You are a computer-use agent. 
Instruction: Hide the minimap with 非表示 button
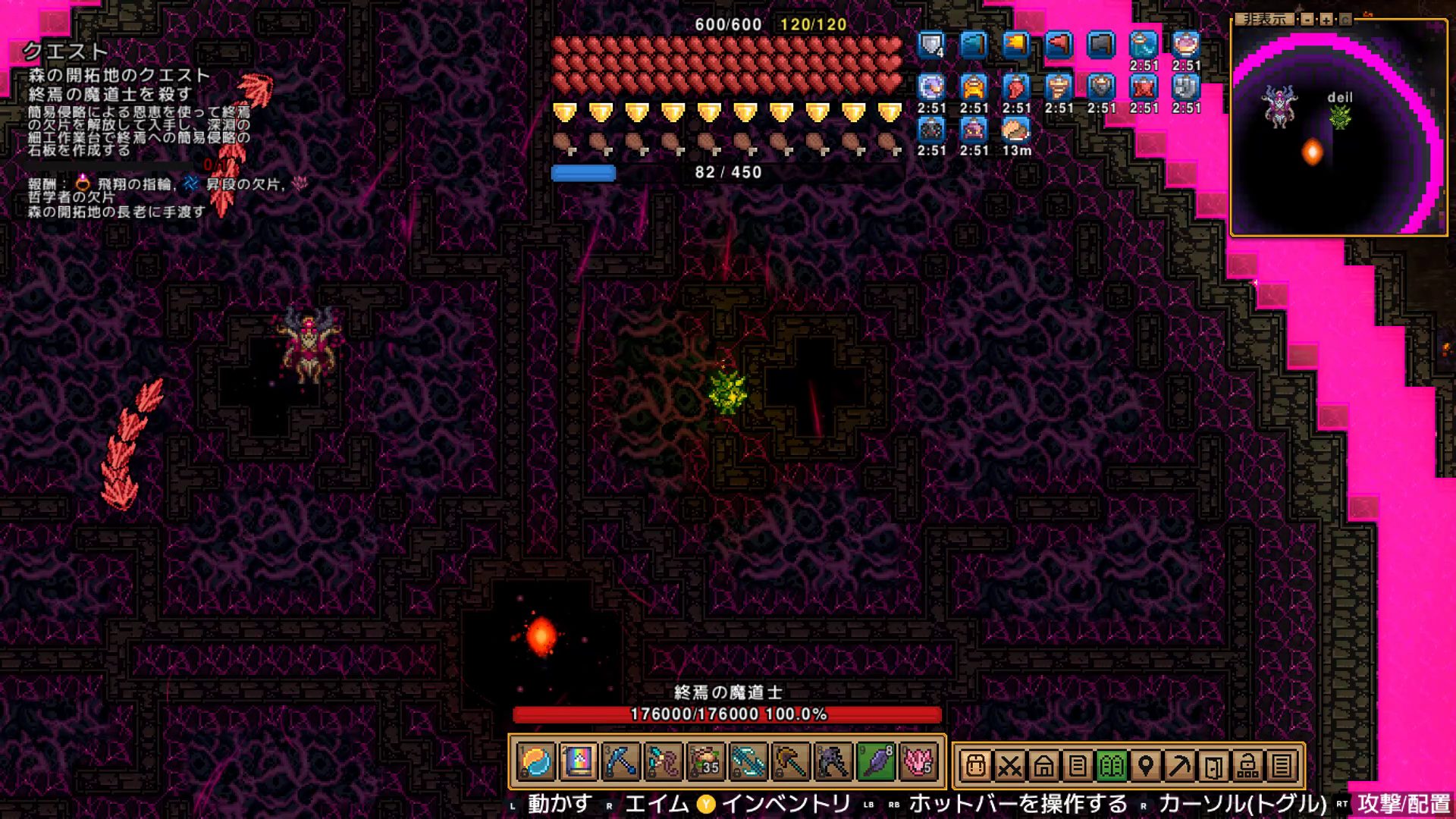(x=1264, y=20)
